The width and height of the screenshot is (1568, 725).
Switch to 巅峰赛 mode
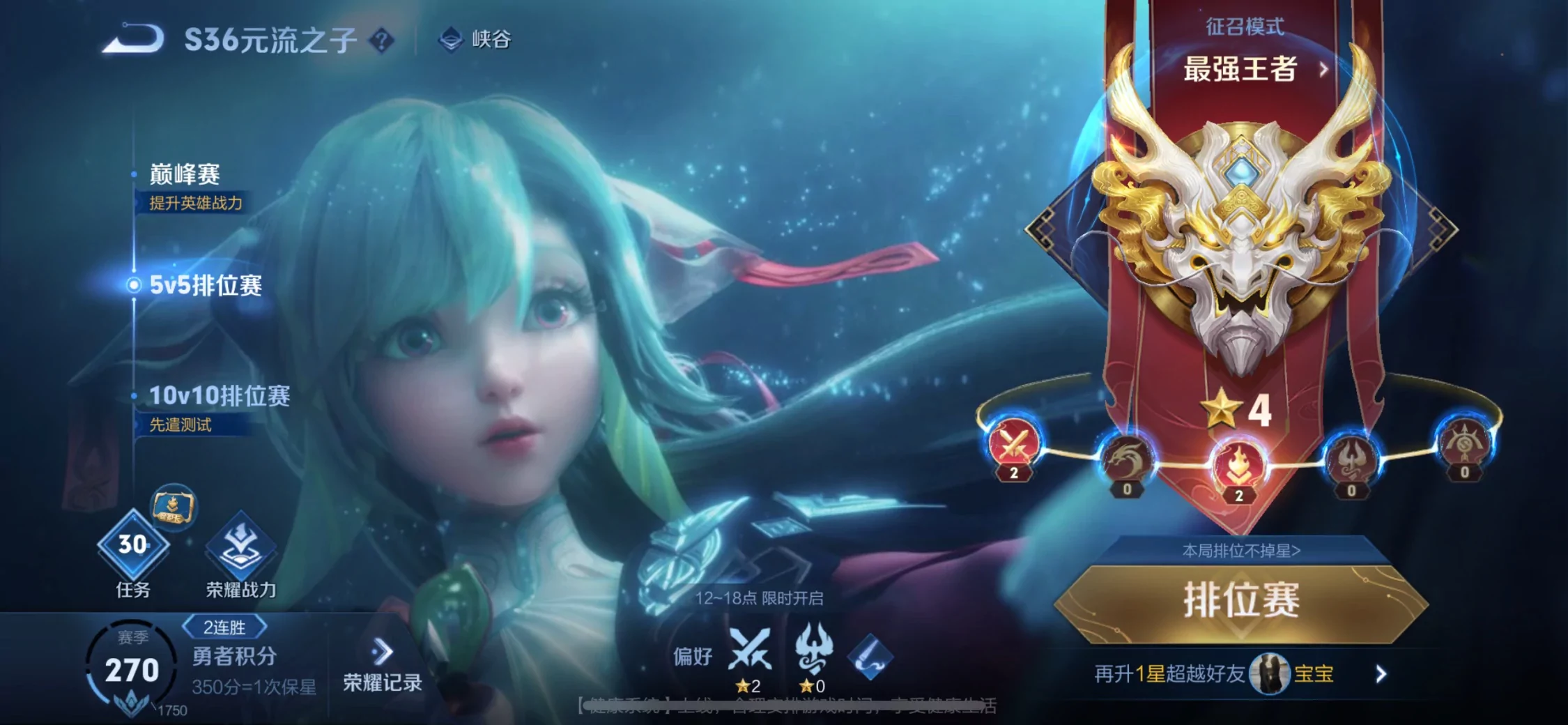(185, 174)
